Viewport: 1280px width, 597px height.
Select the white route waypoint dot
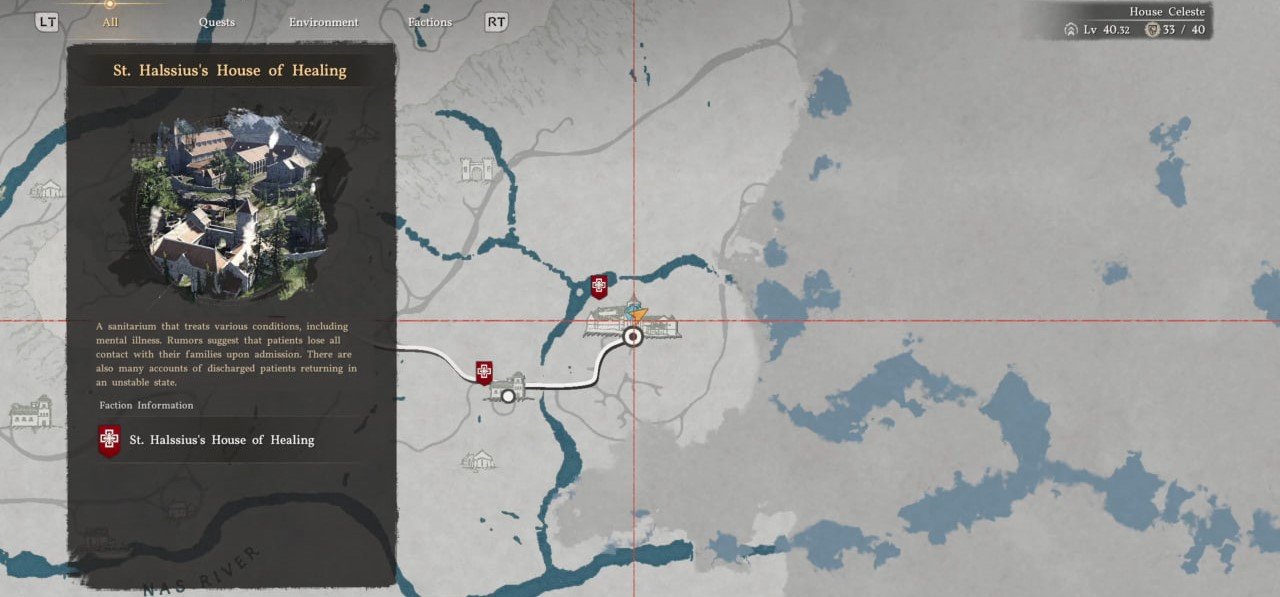[x=508, y=396]
